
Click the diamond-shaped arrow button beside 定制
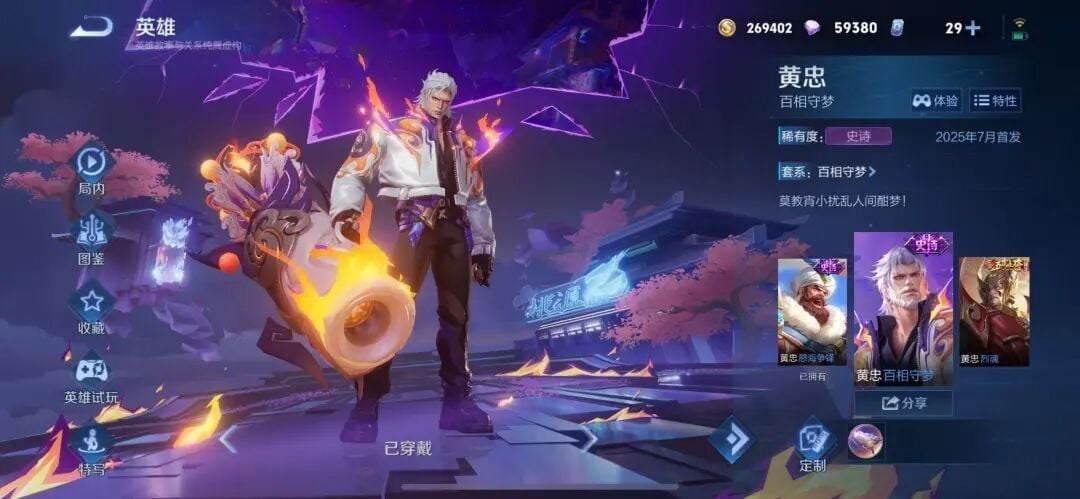coord(732,438)
